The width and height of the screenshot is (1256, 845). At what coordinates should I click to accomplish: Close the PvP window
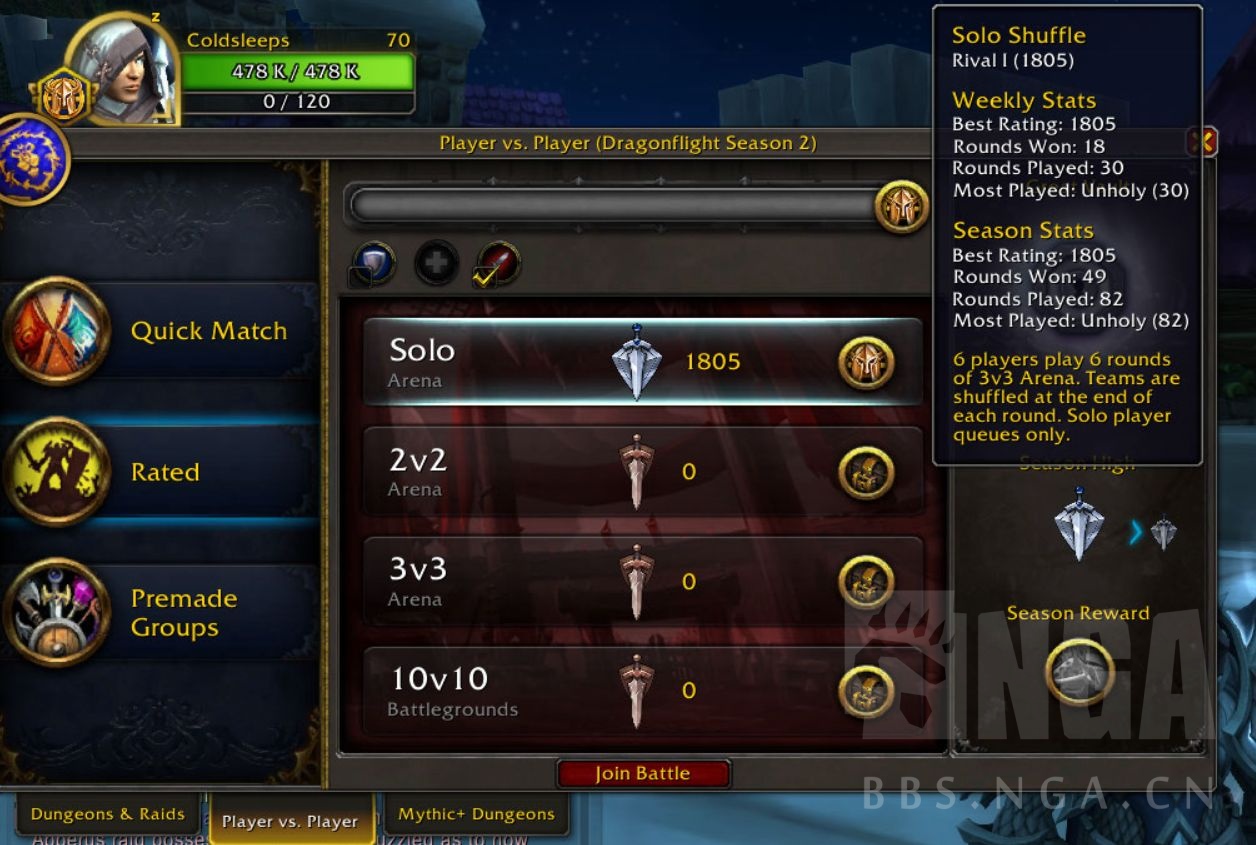[x=1203, y=142]
